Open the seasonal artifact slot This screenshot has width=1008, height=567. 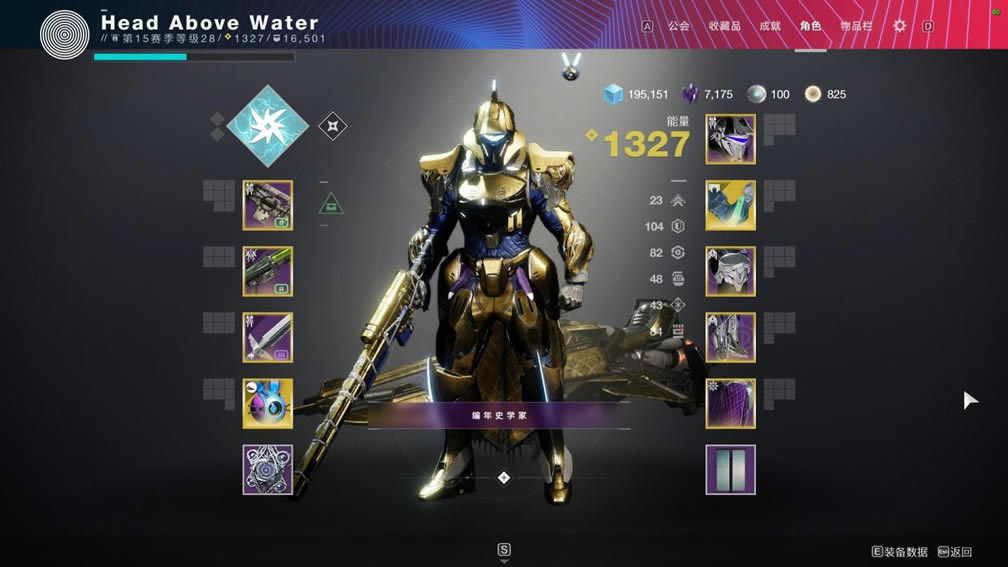(268, 470)
